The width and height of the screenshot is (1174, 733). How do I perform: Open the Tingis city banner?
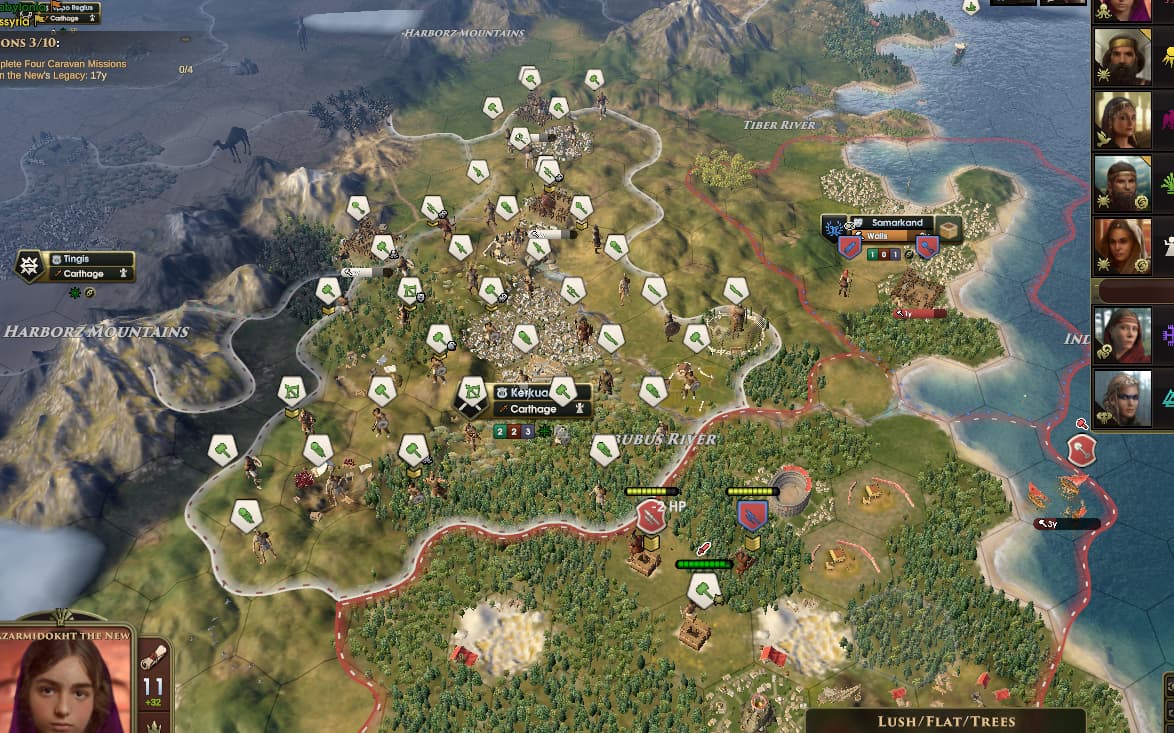pyautogui.click(x=75, y=266)
